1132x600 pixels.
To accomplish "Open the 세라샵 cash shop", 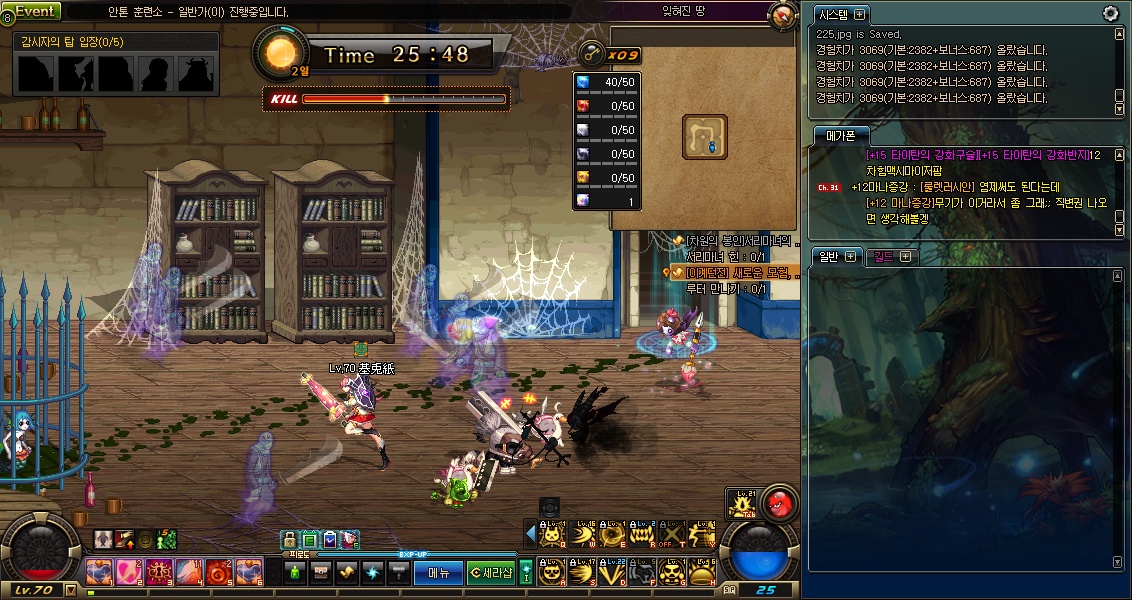I will pos(491,572).
